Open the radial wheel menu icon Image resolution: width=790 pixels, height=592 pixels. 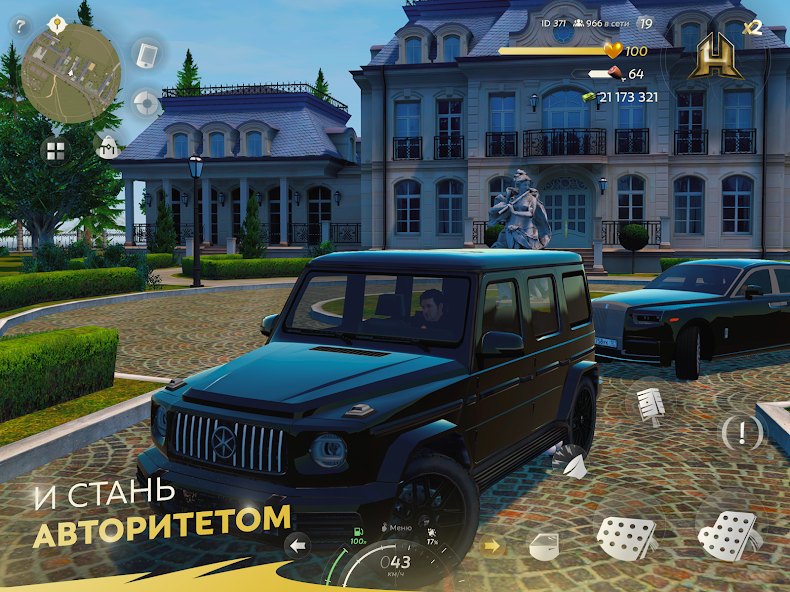(147, 103)
